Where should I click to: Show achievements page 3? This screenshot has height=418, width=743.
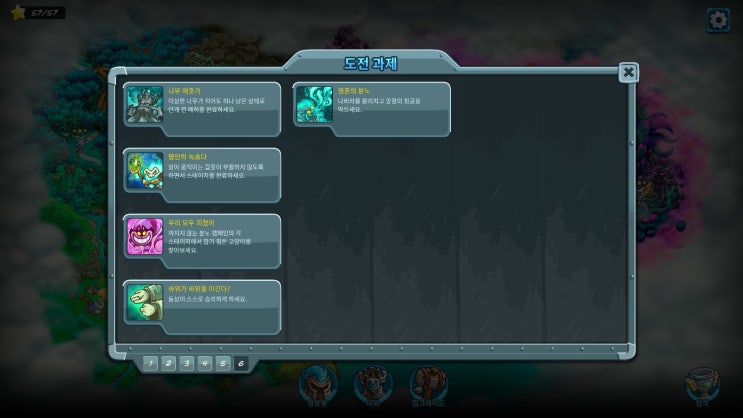[x=186, y=363]
